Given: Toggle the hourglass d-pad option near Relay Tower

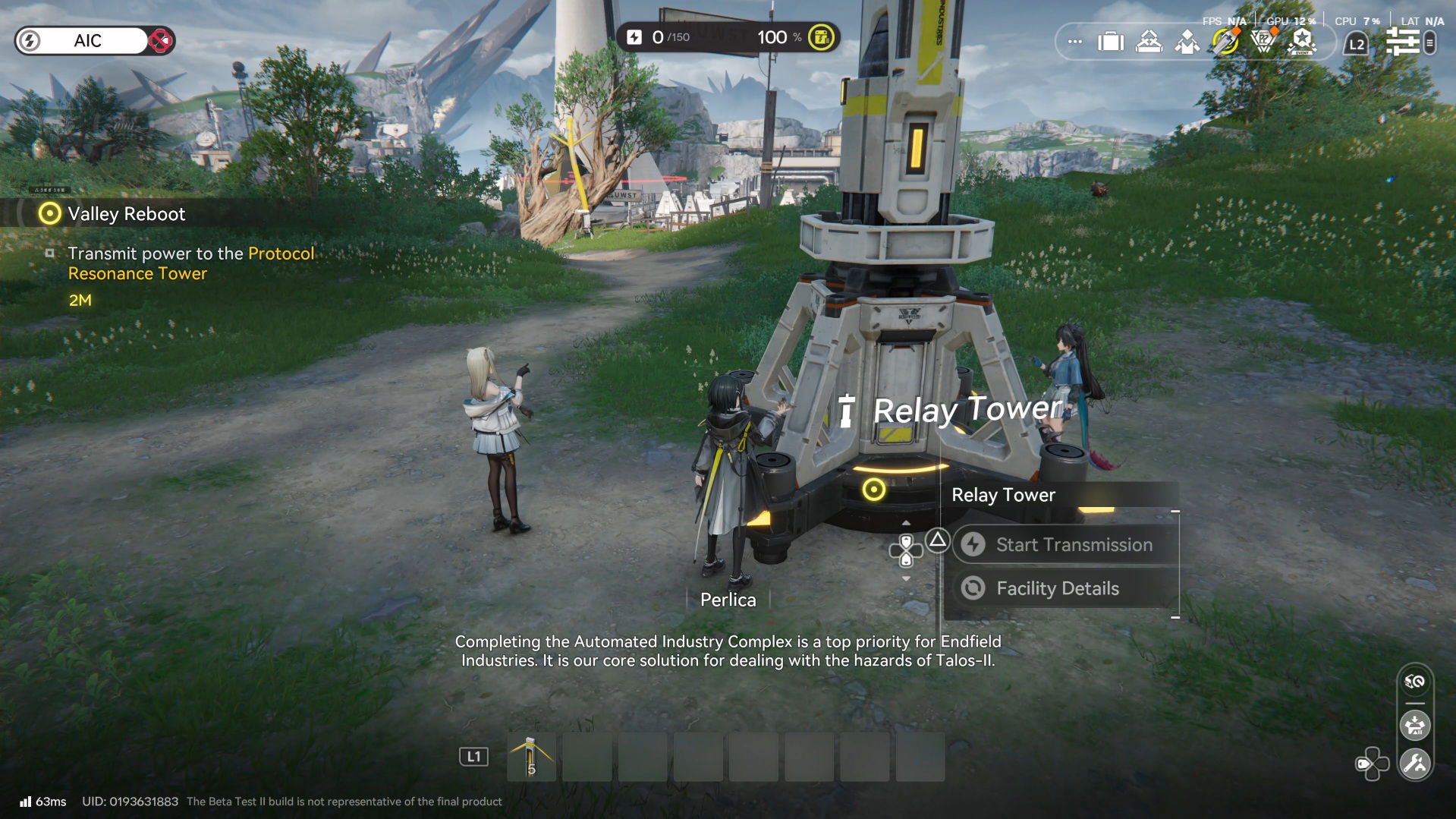Looking at the screenshot, I should 905,549.
